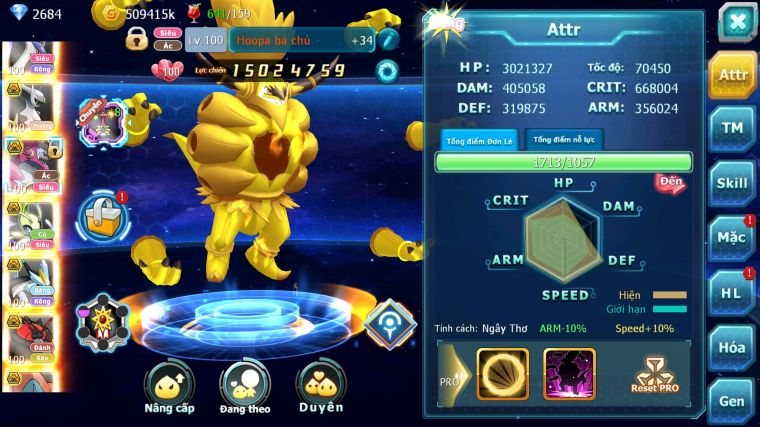
Task: Open the Duyên bond menu
Action: pos(320,386)
